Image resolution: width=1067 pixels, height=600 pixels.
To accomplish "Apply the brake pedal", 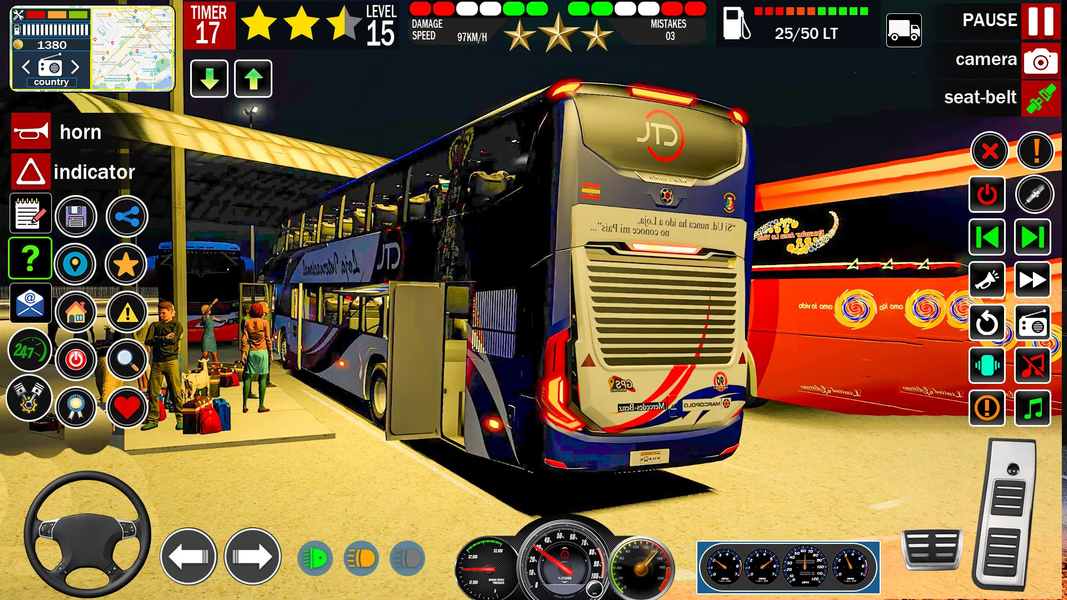I will (931, 549).
